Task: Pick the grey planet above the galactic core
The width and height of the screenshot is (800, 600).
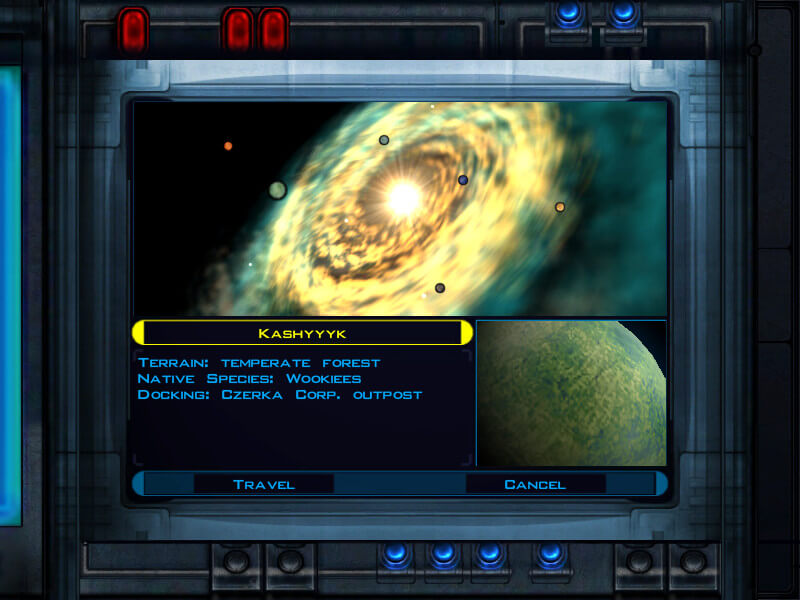Action: pos(384,140)
